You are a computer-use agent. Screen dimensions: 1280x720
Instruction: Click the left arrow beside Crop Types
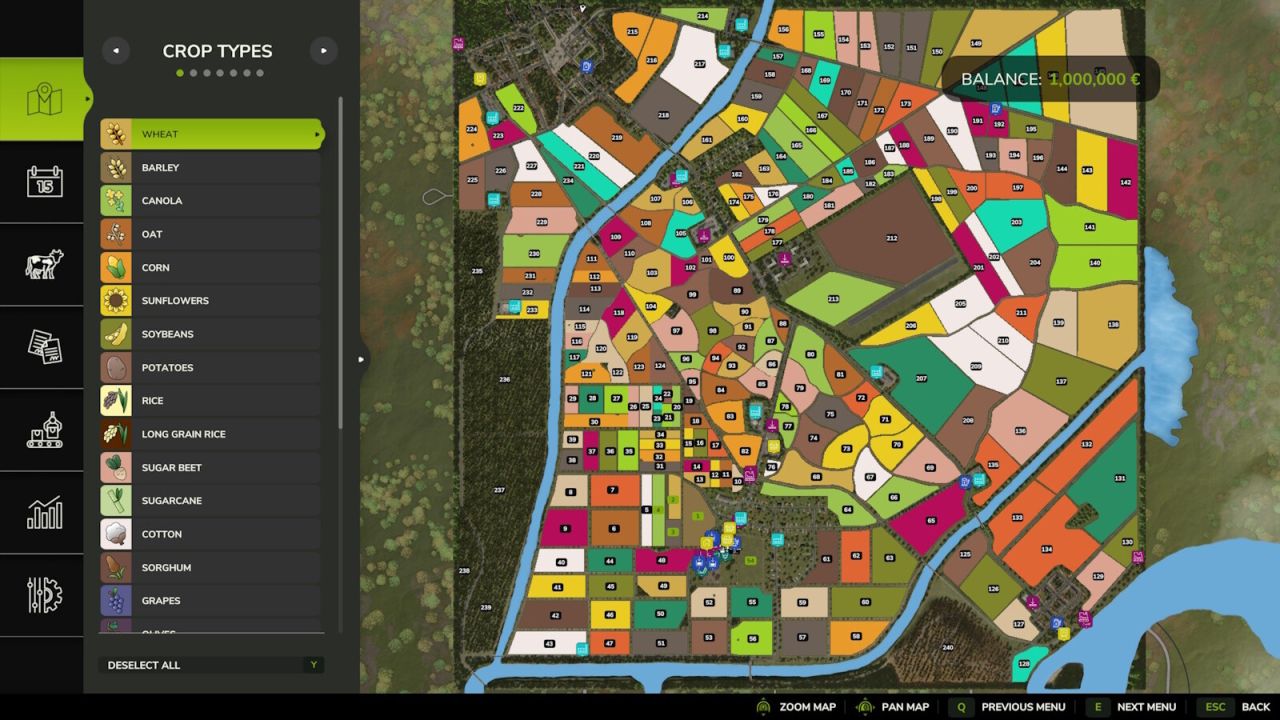(116, 50)
